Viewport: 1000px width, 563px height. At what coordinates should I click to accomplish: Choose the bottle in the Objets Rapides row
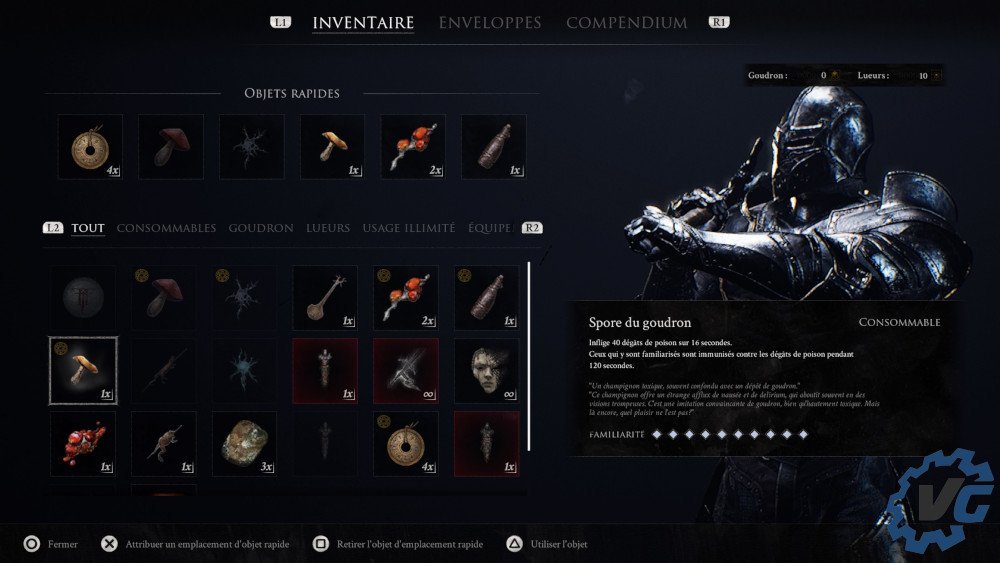(494, 147)
